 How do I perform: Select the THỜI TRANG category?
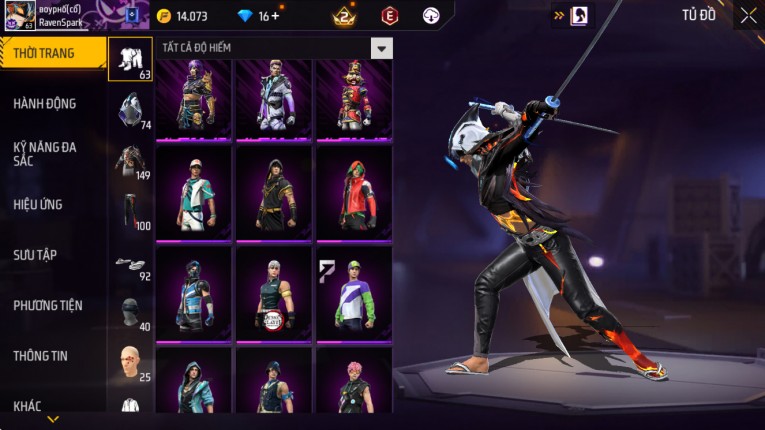click(50, 53)
